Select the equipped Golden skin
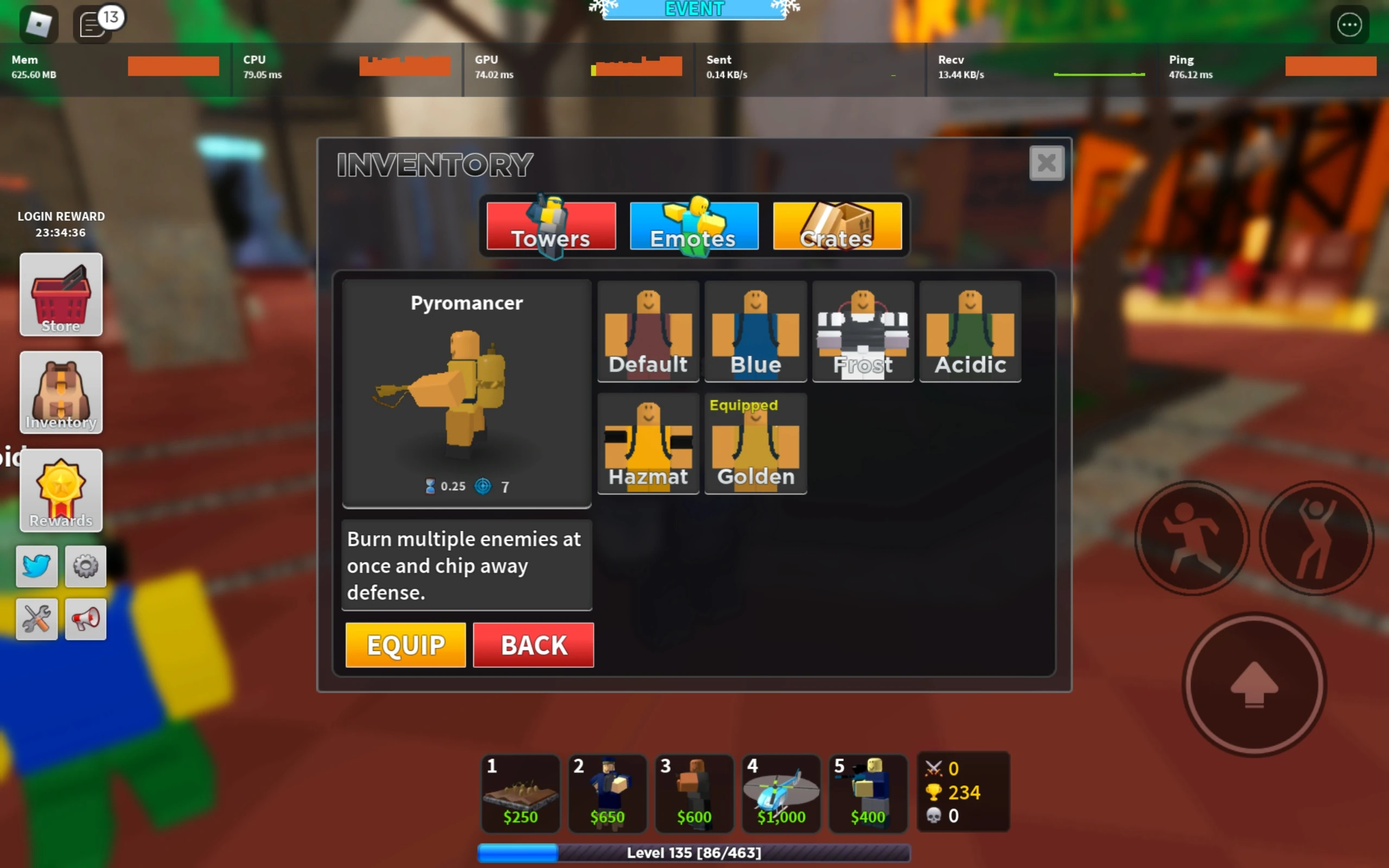The image size is (1389, 868). (755, 445)
